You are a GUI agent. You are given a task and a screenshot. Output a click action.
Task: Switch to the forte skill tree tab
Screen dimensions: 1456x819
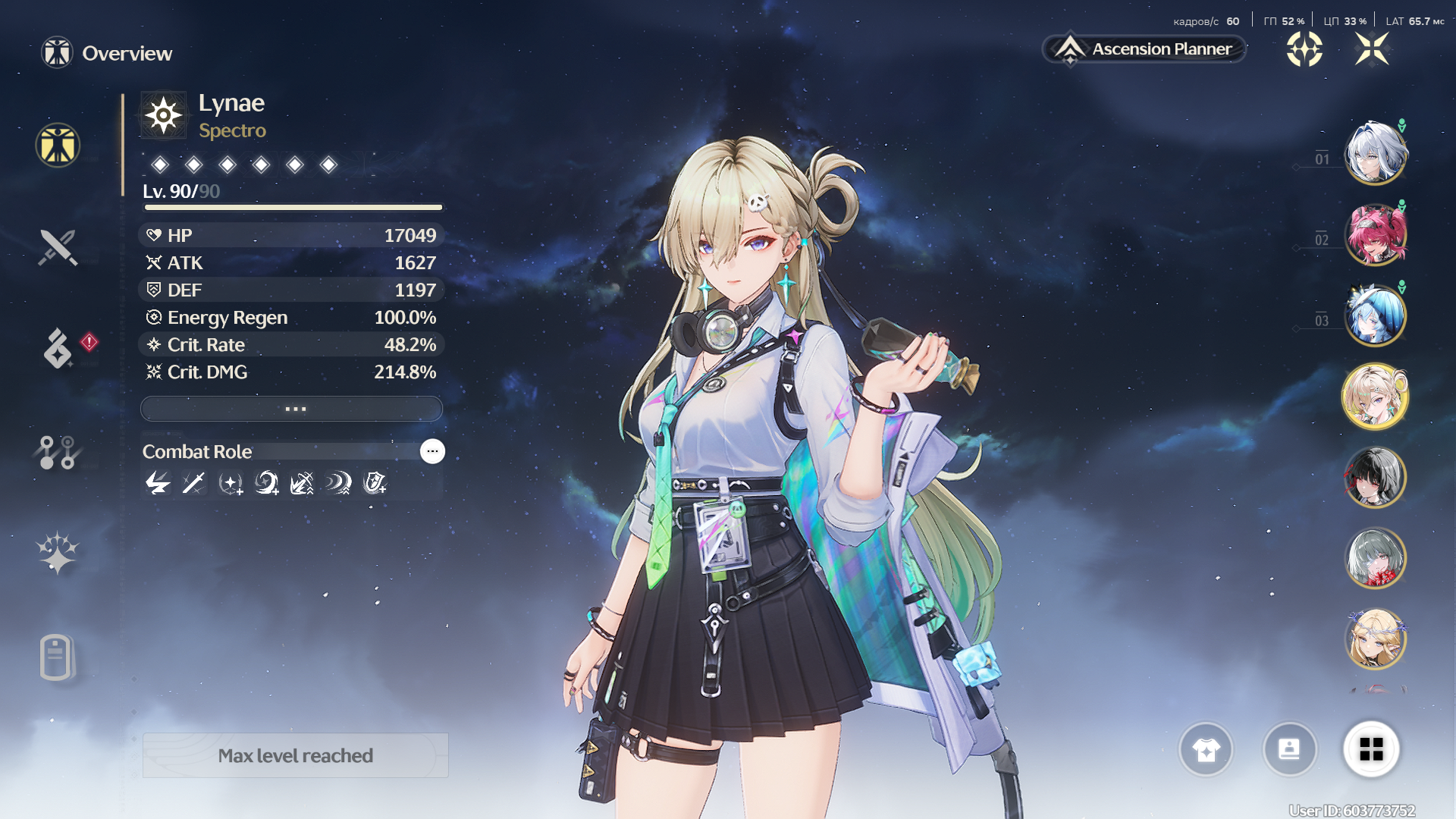tap(58, 452)
